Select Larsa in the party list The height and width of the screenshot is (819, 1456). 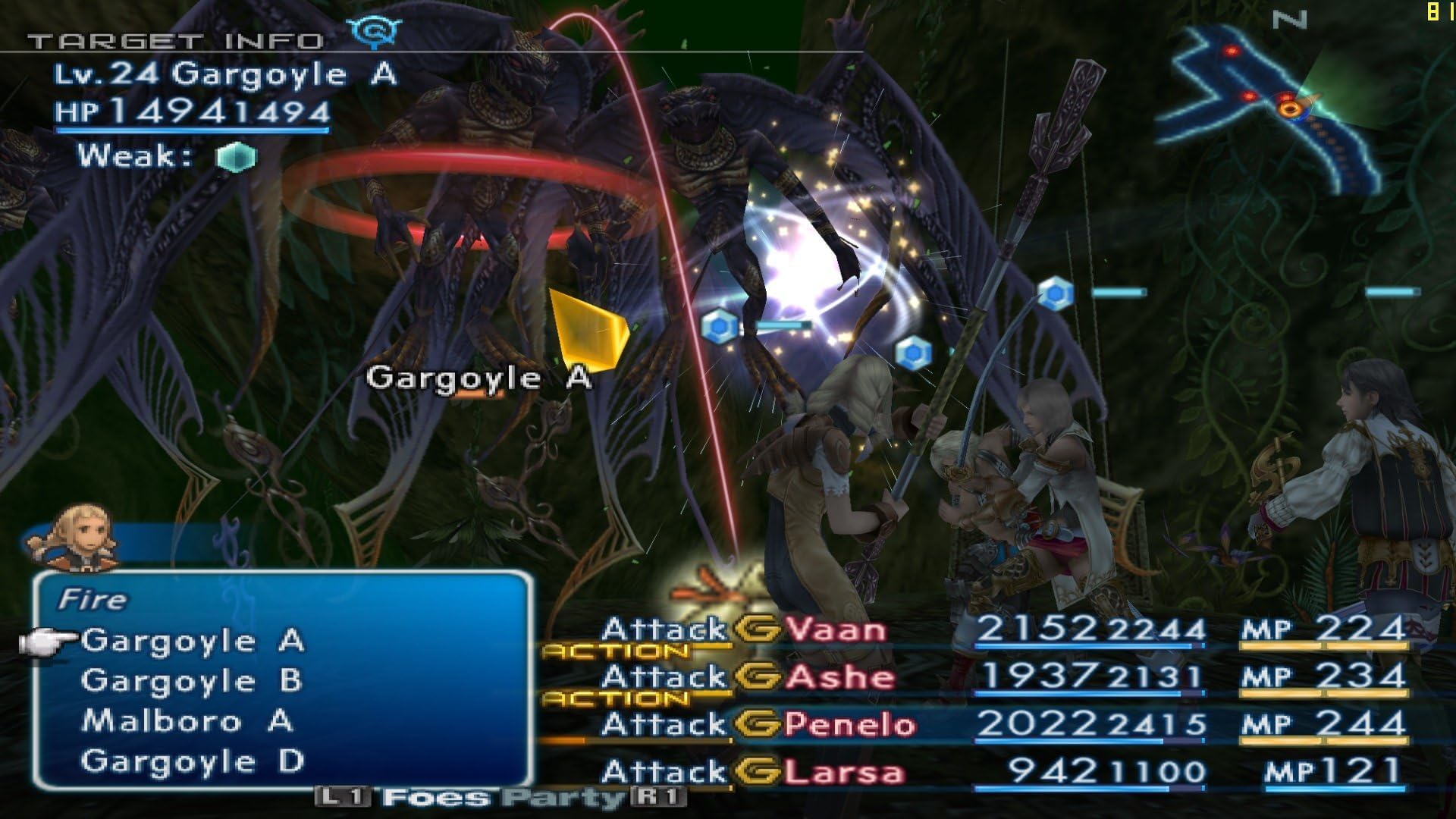point(843,773)
